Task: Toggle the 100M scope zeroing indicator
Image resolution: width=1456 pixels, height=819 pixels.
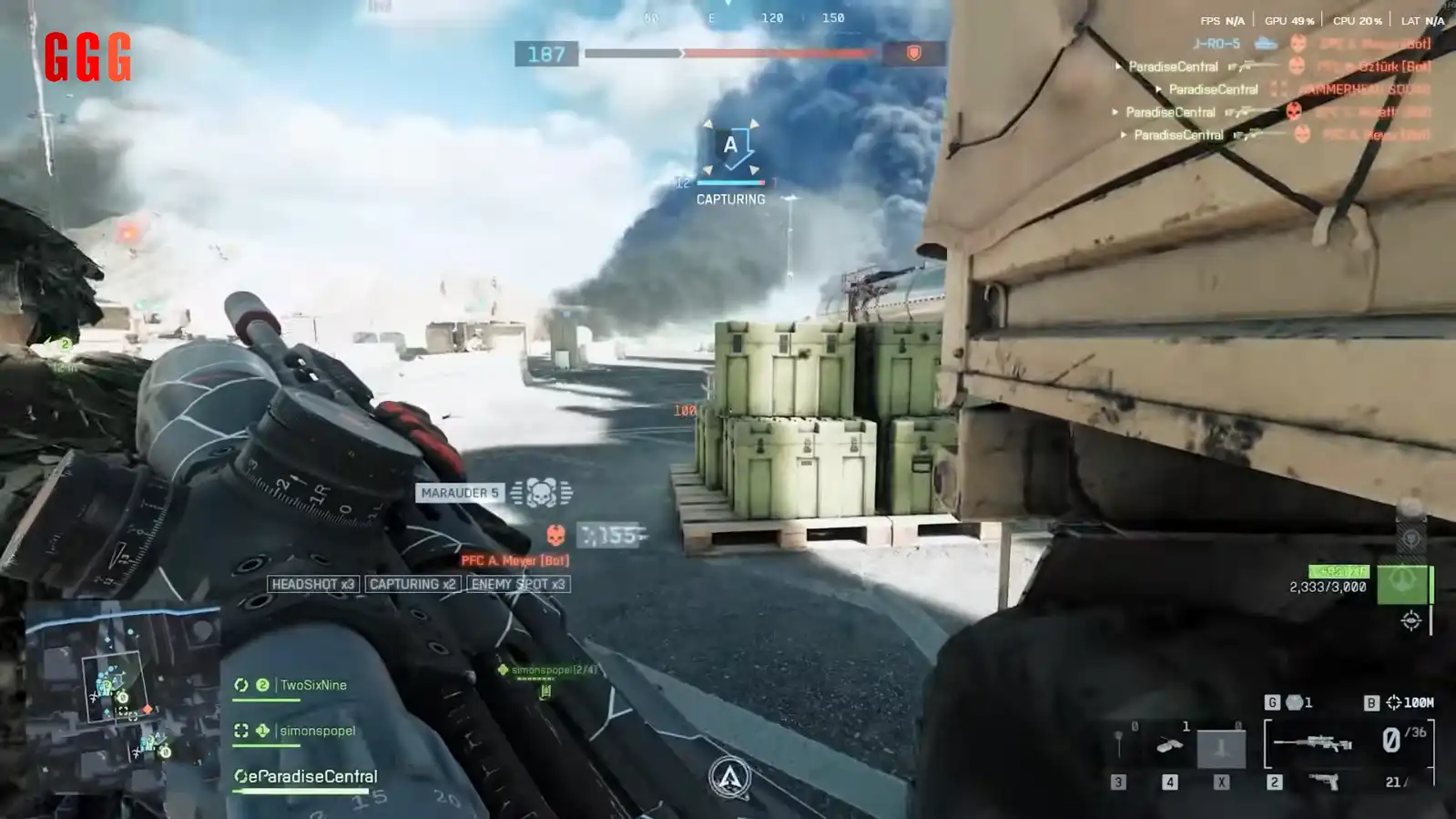Action: coord(1409,702)
